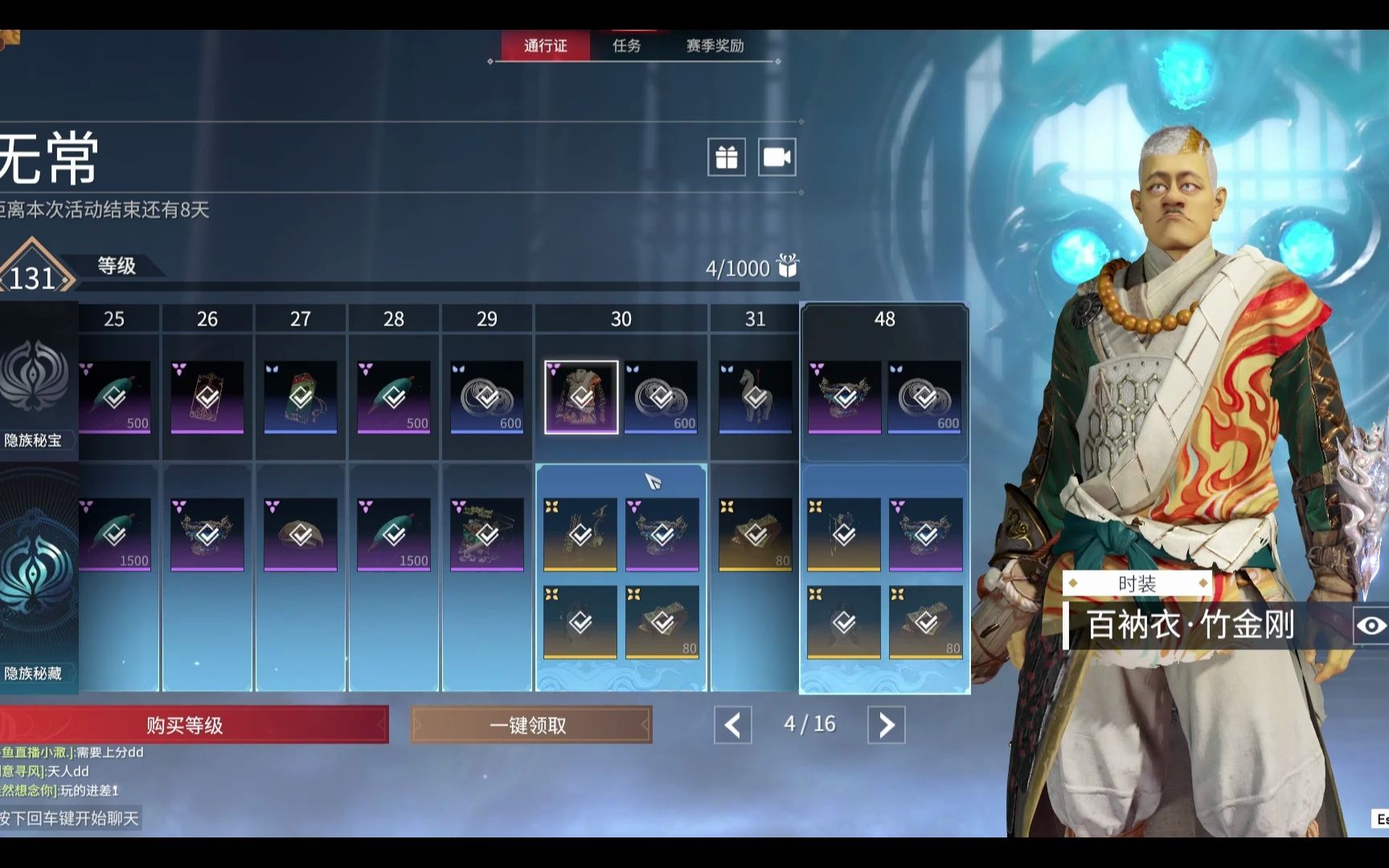This screenshot has height=868, width=1389.
Task: Select the level 31 horse reward
Action: click(755, 397)
